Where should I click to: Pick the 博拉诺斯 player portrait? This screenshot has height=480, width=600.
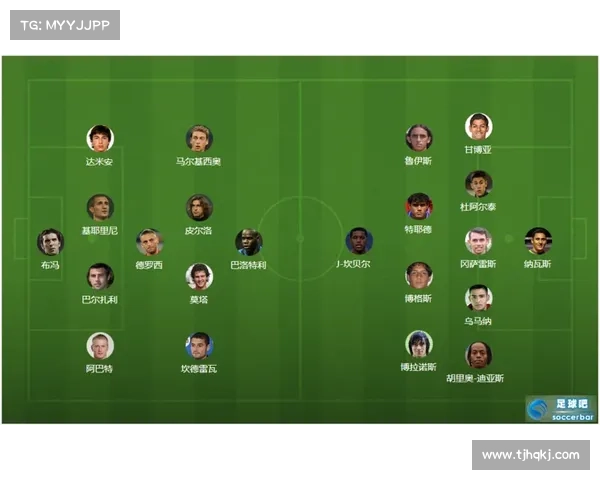click(418, 344)
